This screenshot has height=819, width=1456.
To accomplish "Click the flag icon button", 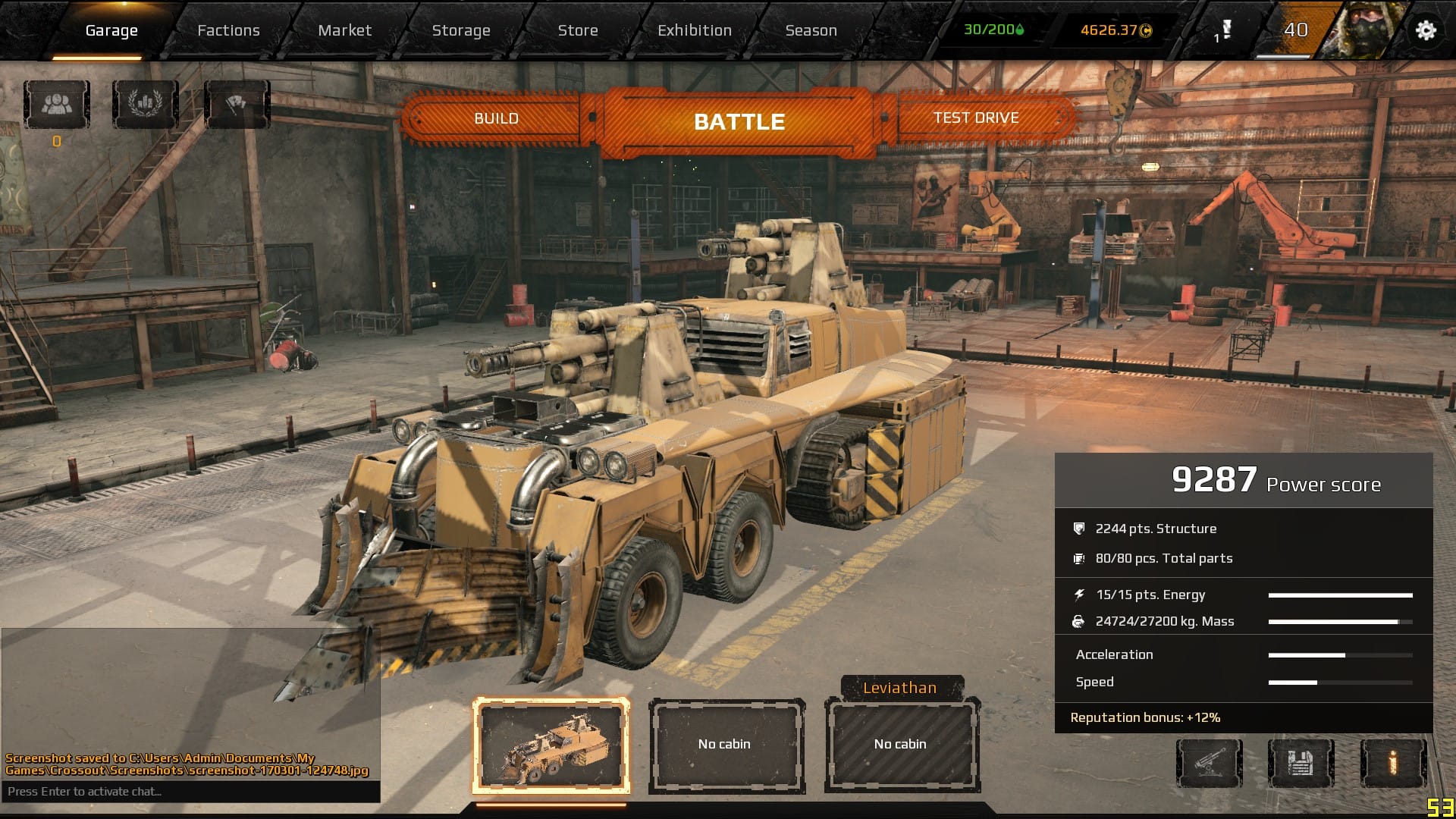I will [237, 104].
